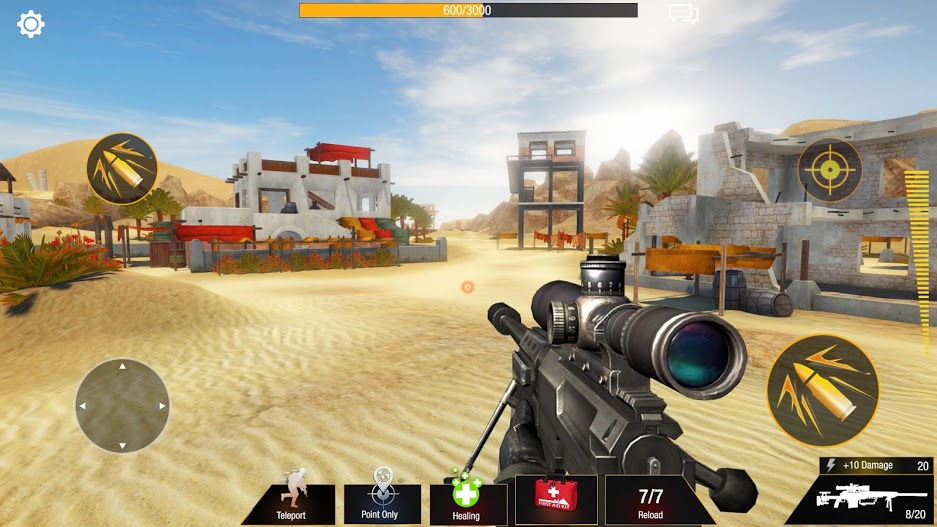Click the movement joystick pad
This screenshot has width=937, height=527.
click(123, 405)
